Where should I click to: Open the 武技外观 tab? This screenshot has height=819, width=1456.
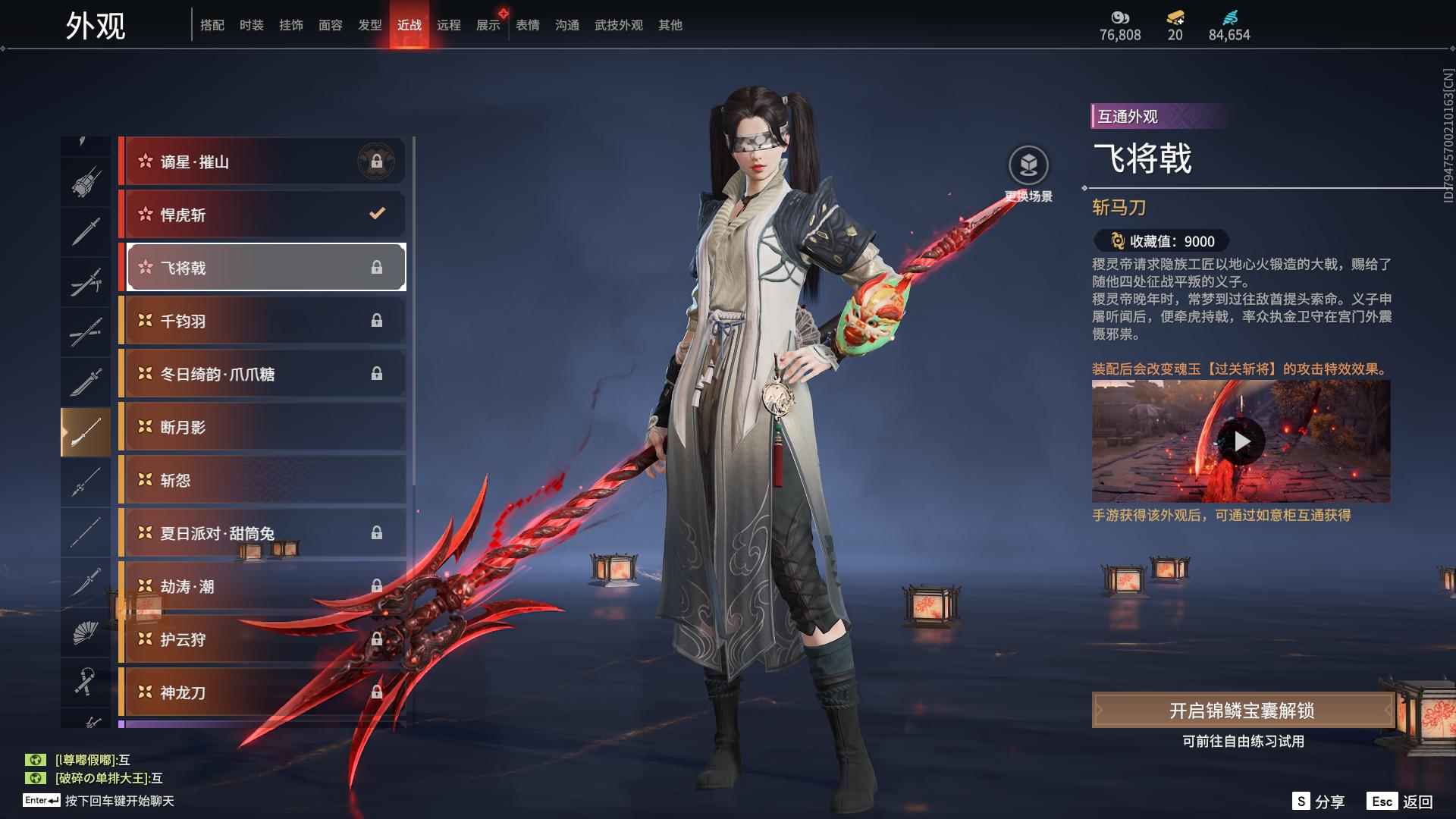coord(618,25)
